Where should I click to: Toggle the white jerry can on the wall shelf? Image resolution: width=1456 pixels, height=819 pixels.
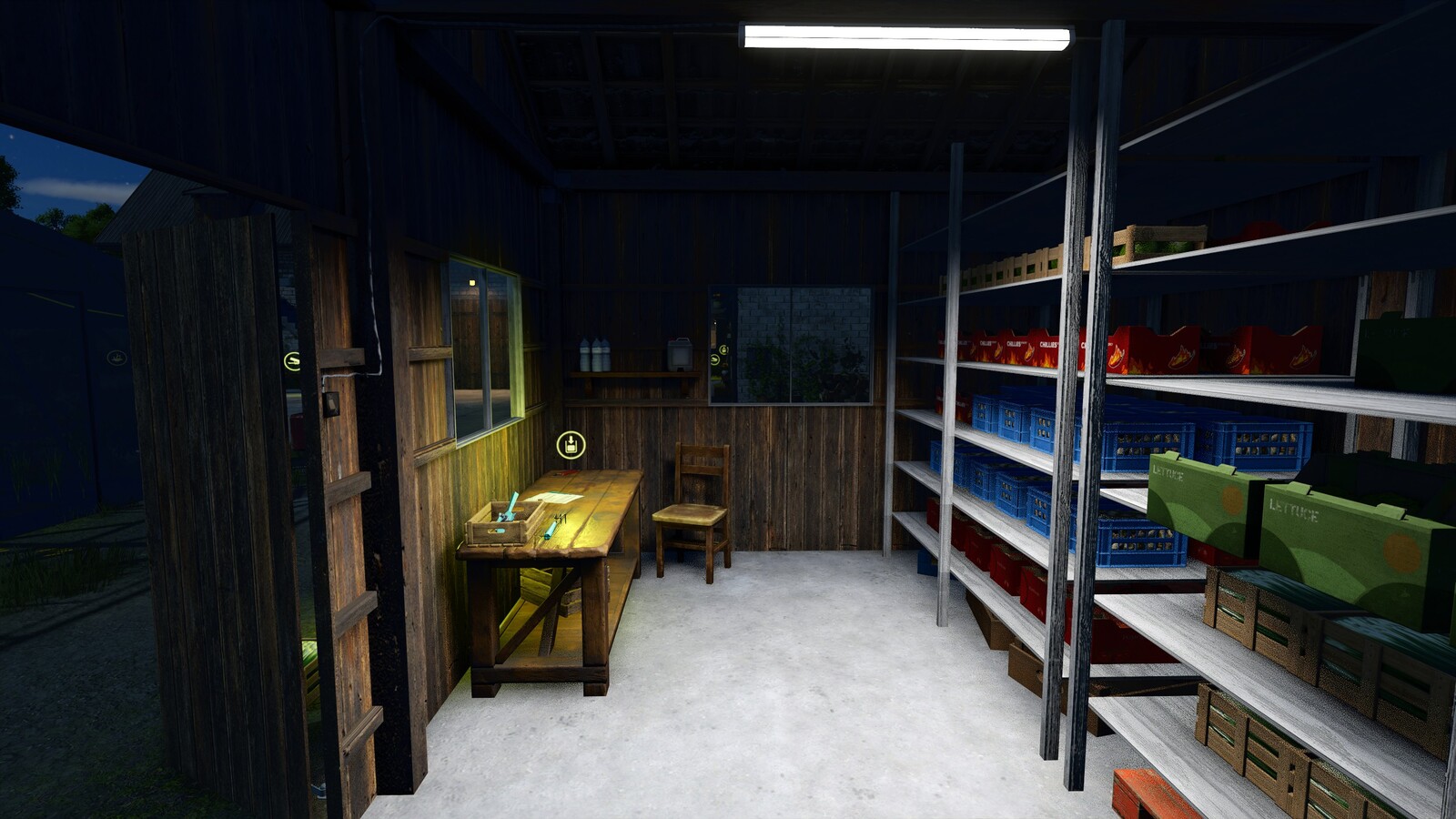(681, 353)
